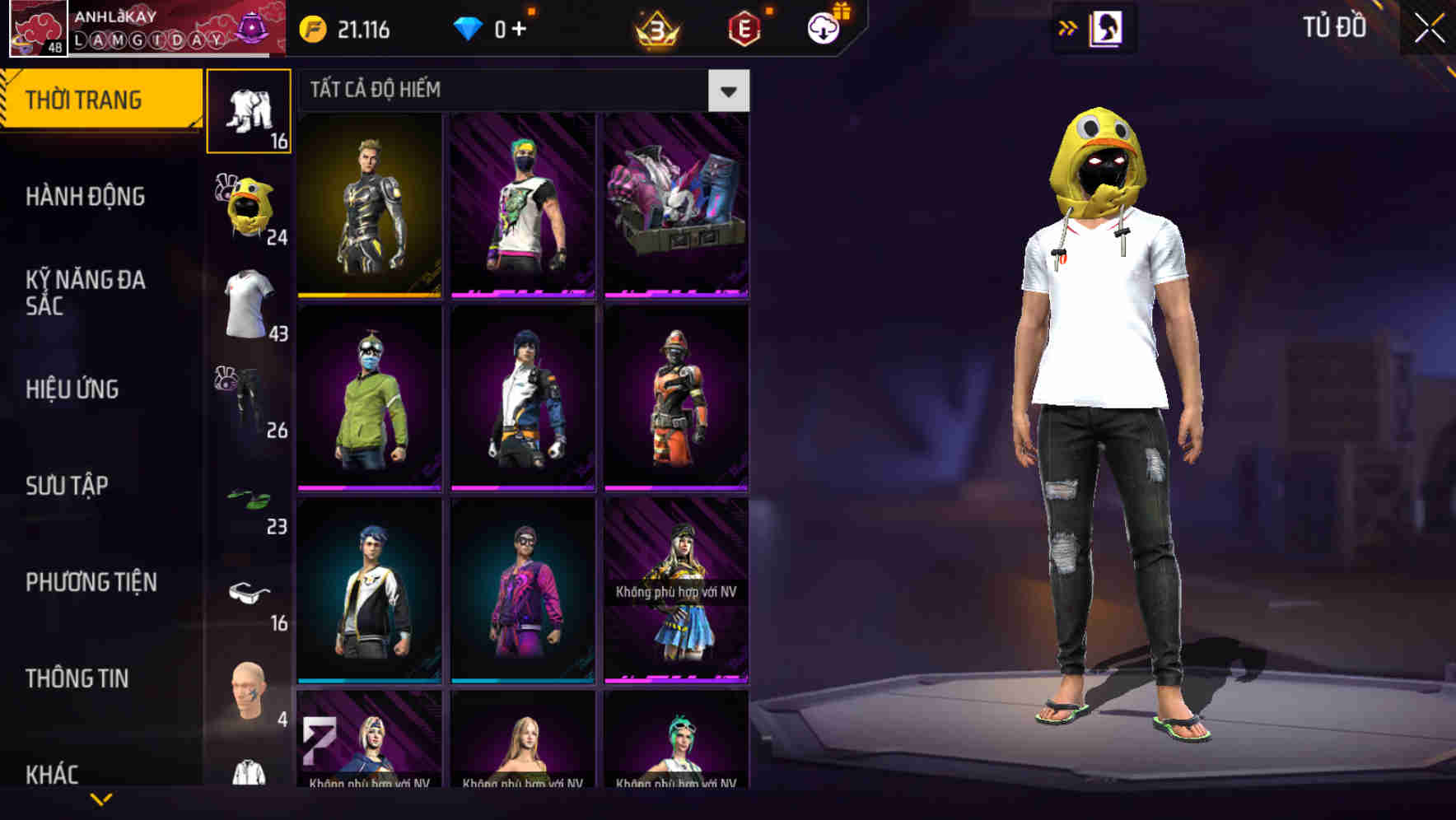This screenshot has width=1456, height=820.
Task: Expand the sidebar with the bottom chevron
Action: click(99, 800)
